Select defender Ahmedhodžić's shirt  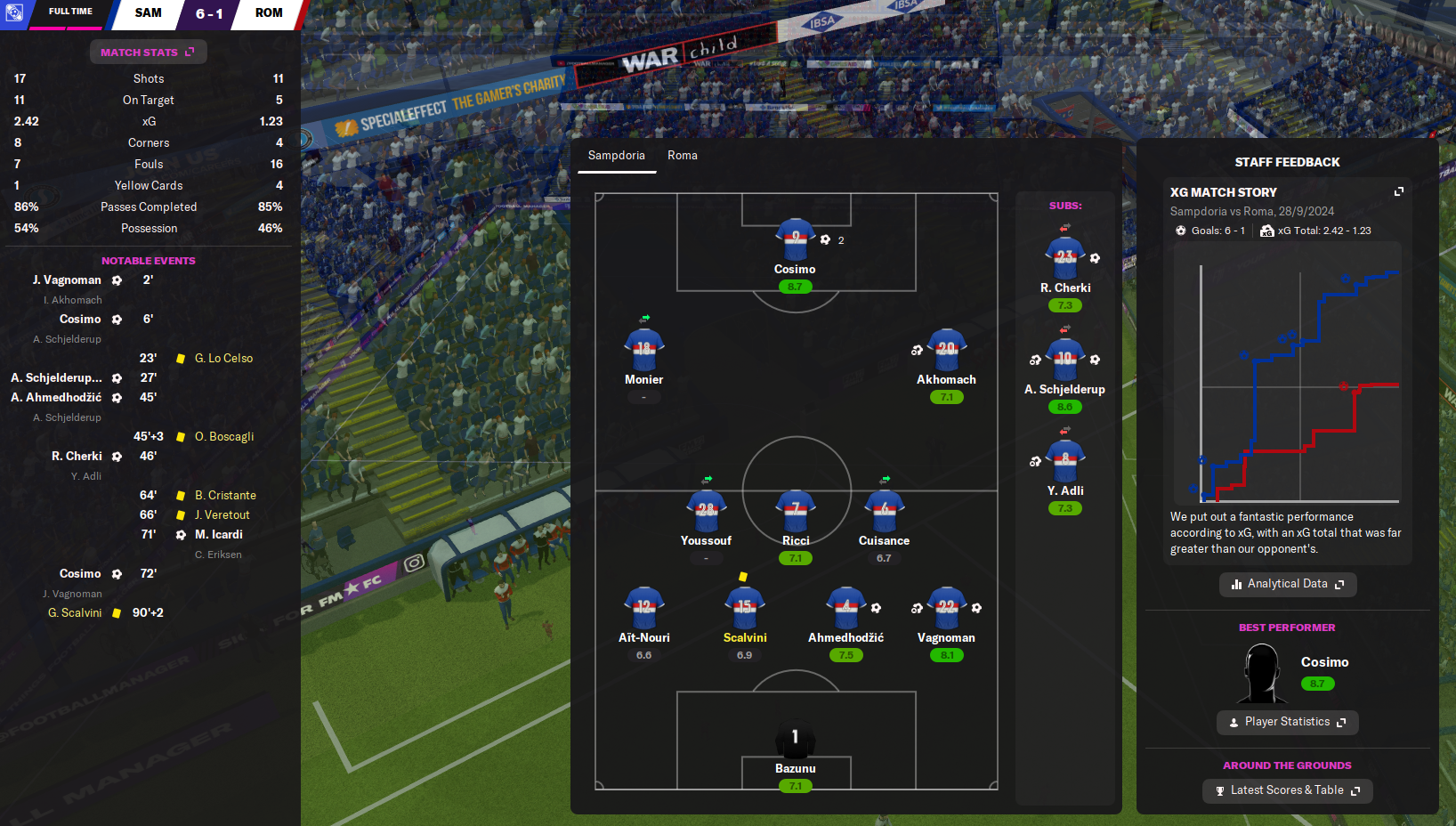pos(845,608)
